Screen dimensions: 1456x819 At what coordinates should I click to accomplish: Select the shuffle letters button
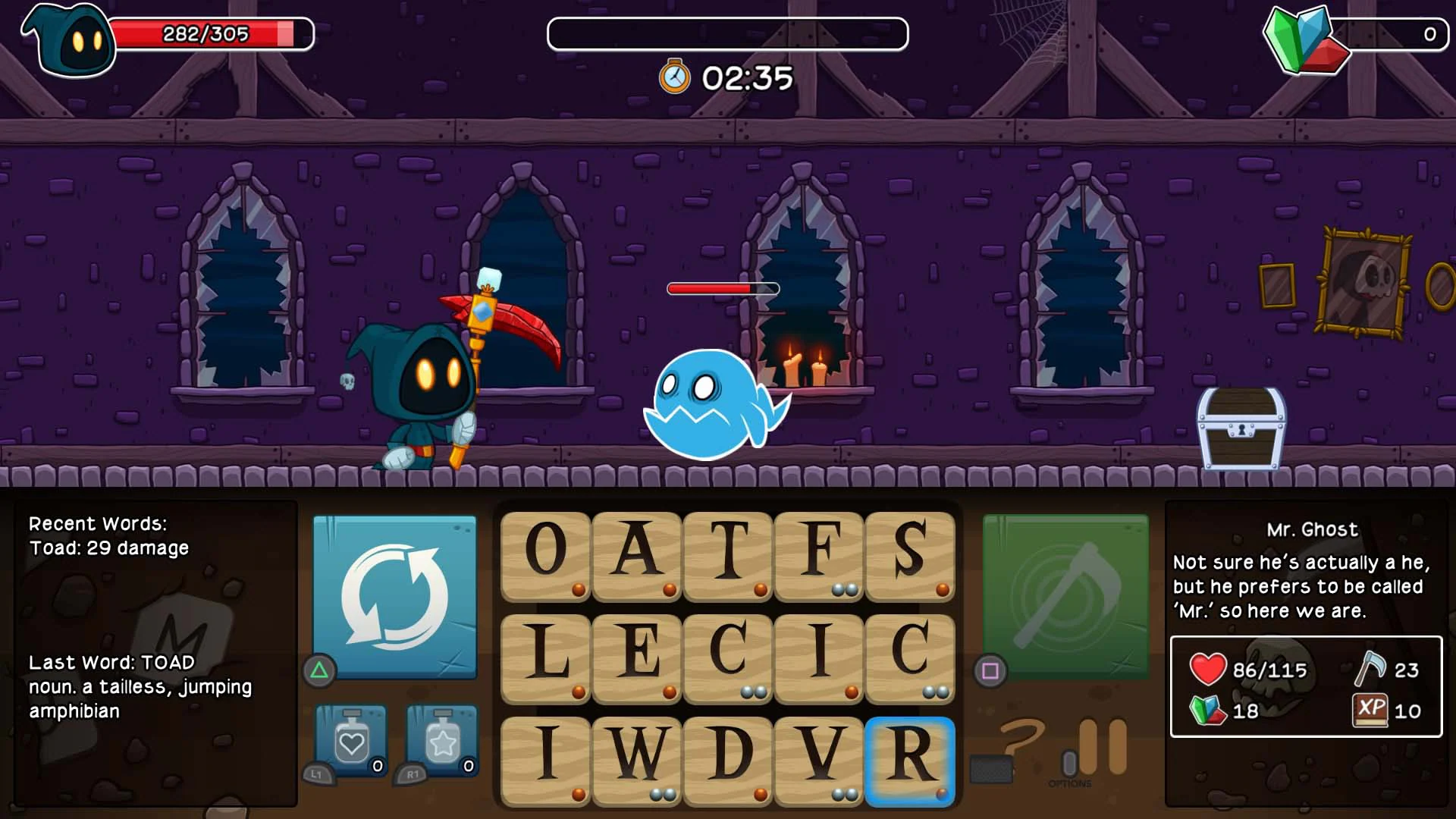[391, 599]
